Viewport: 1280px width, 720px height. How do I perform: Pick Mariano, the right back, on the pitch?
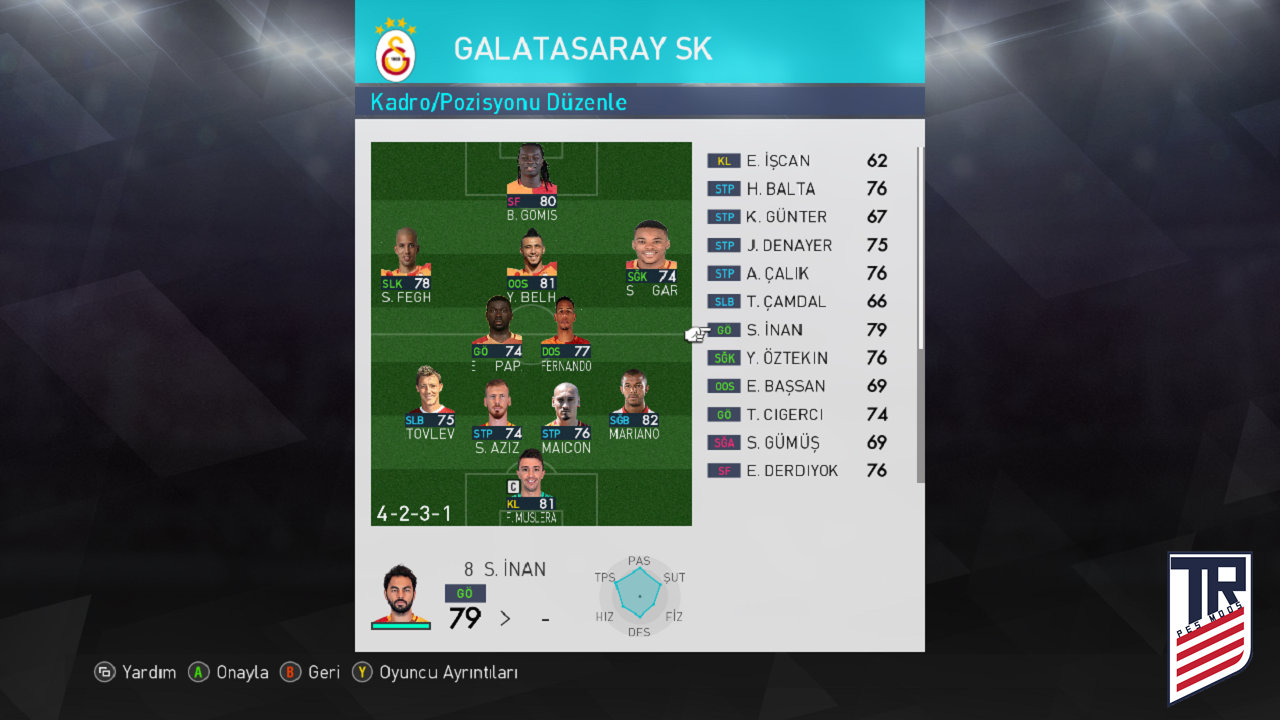coord(634,406)
